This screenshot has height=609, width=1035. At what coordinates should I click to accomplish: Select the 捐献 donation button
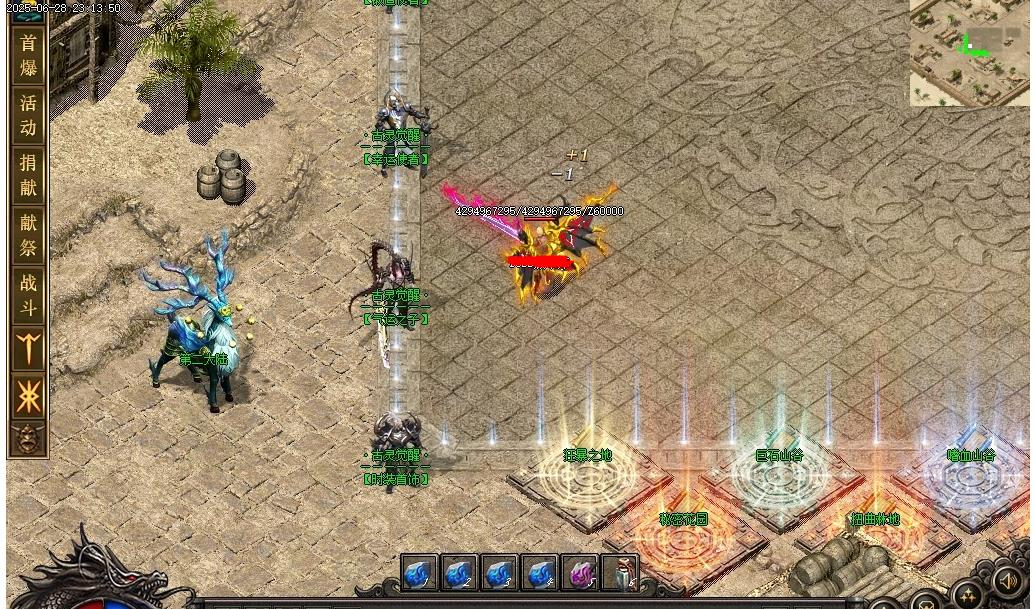click(x=28, y=175)
